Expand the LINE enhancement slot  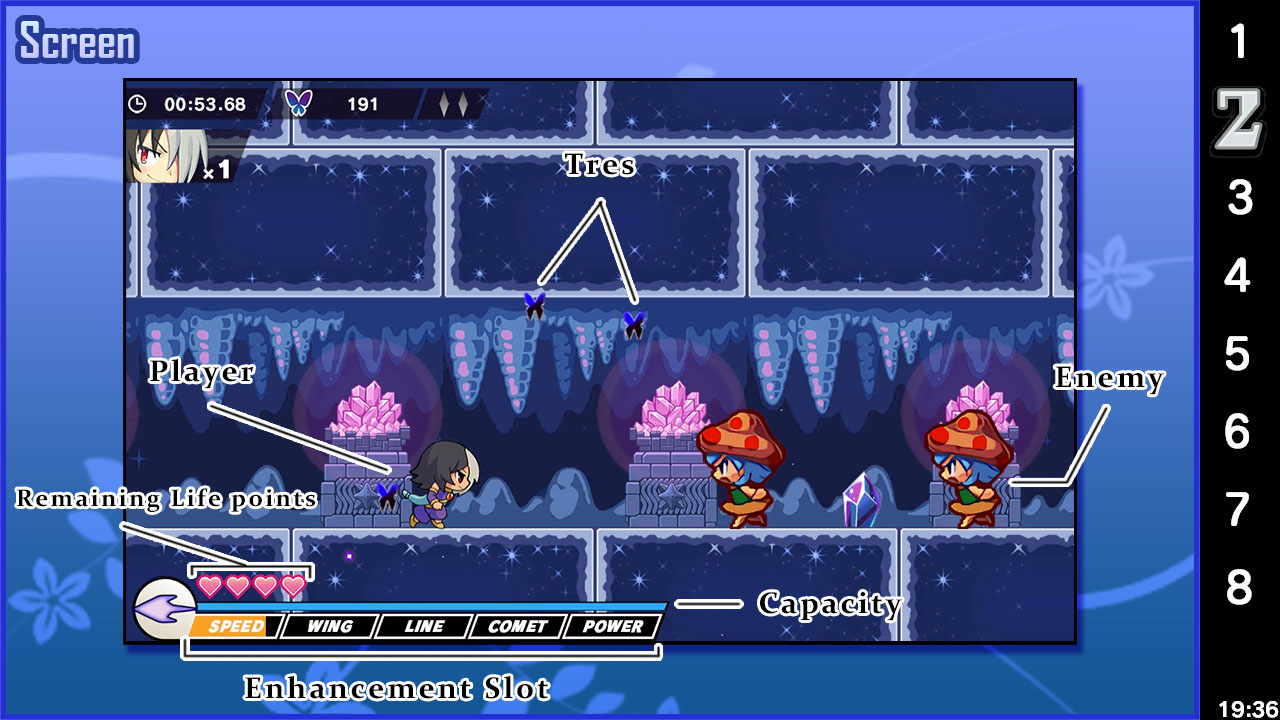pos(424,626)
